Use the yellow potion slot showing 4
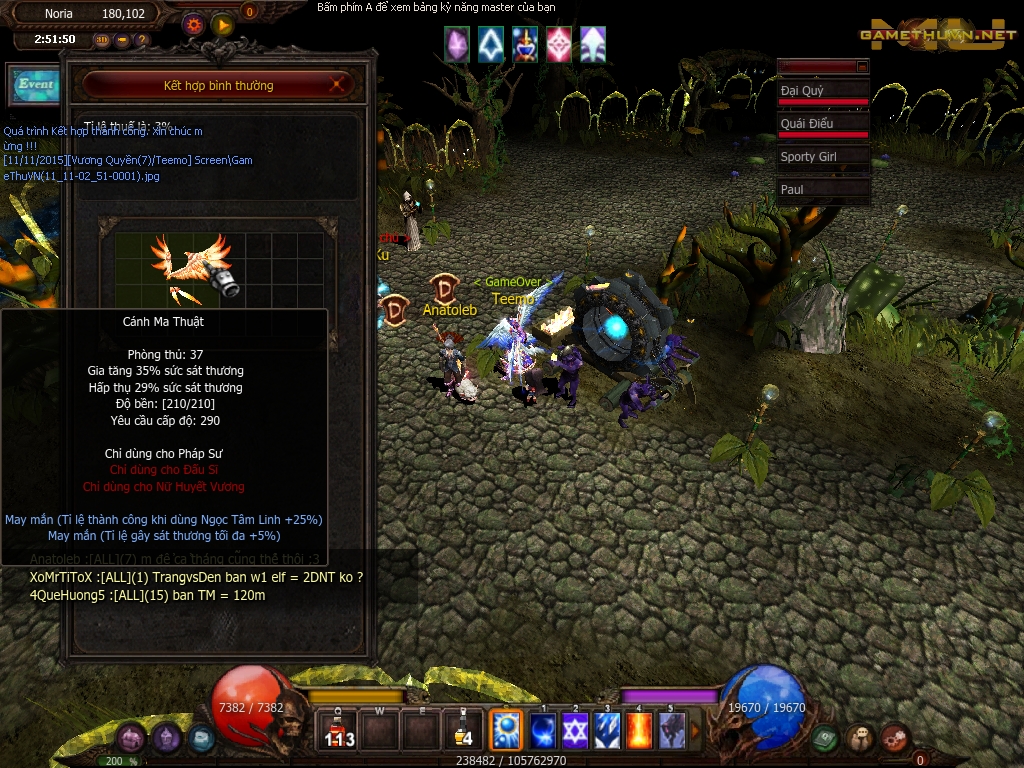 pyautogui.click(x=462, y=732)
